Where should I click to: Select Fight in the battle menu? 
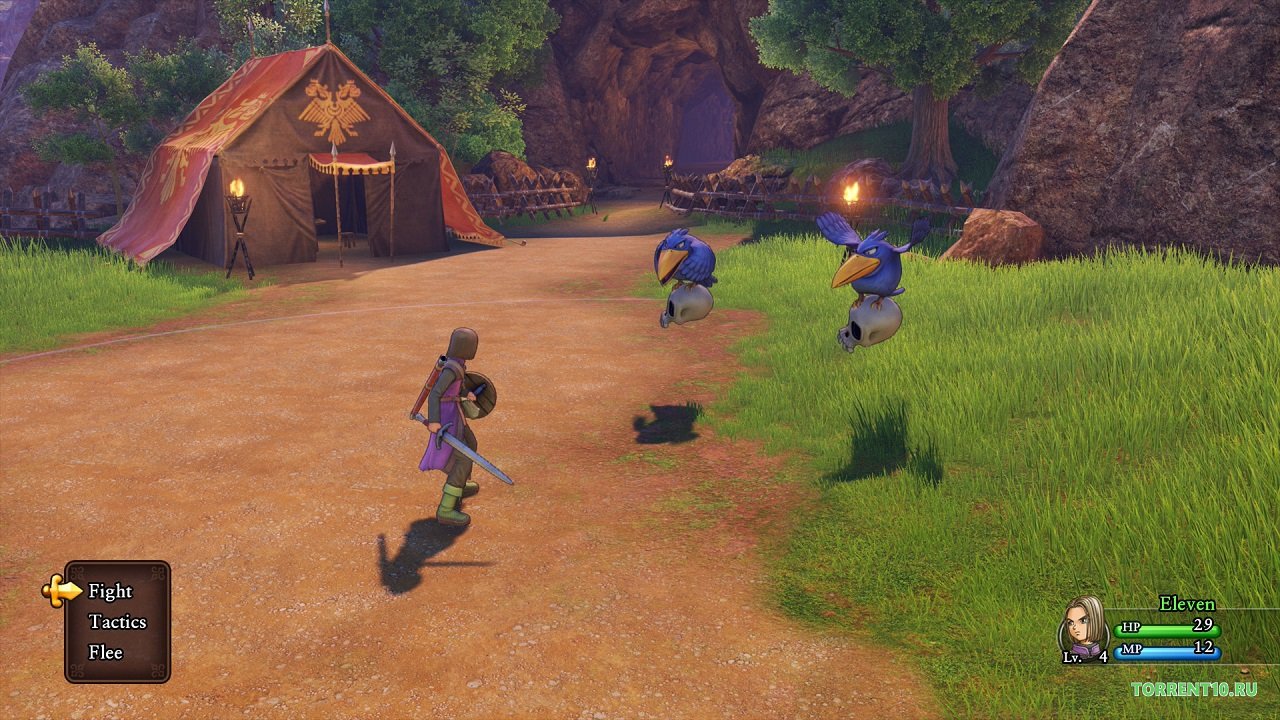tap(110, 591)
